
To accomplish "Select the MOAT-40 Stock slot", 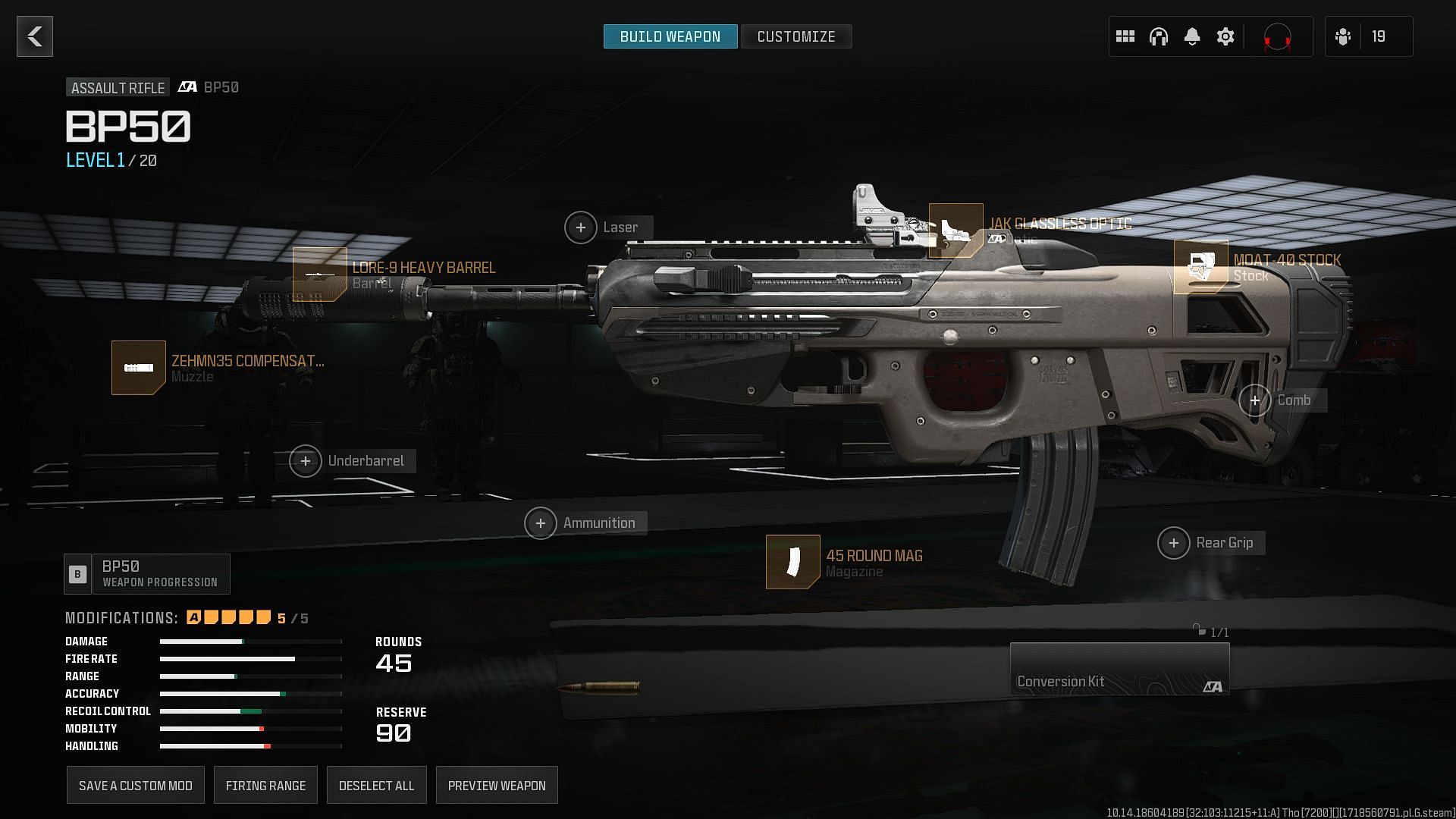I will [x=1201, y=267].
